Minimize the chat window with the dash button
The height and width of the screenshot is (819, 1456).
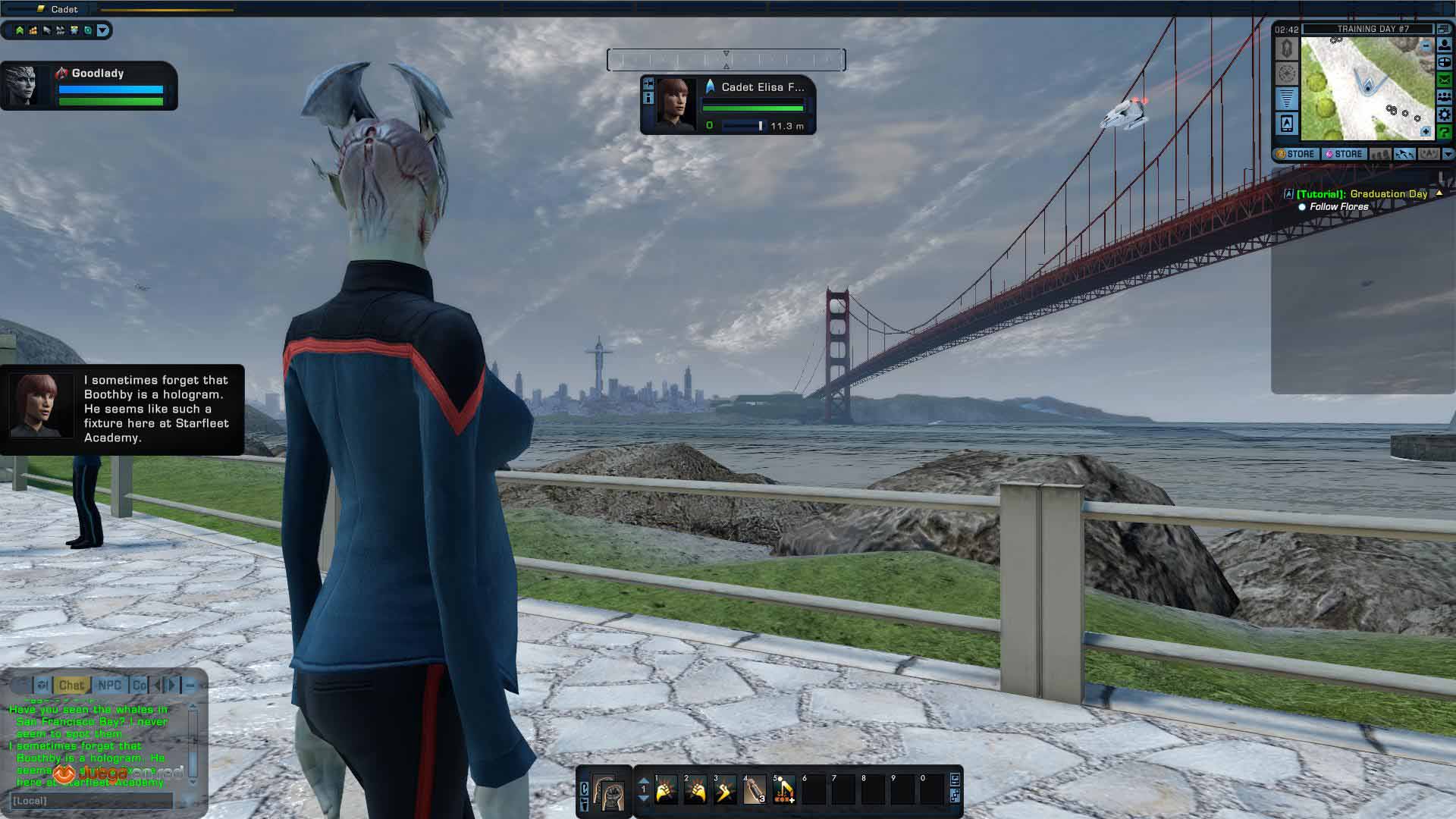[x=191, y=686]
